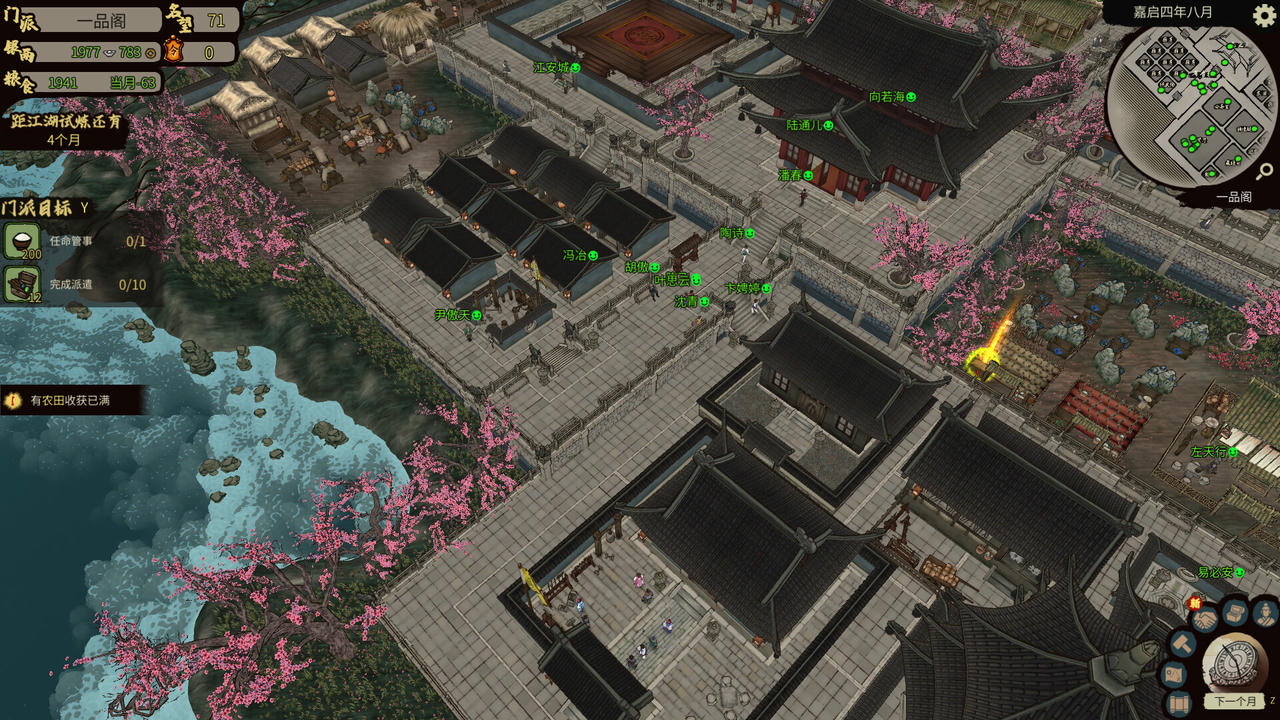This screenshot has width=1280, height=720.
Task: Open game settings via the gear icon
Action: [1263, 13]
